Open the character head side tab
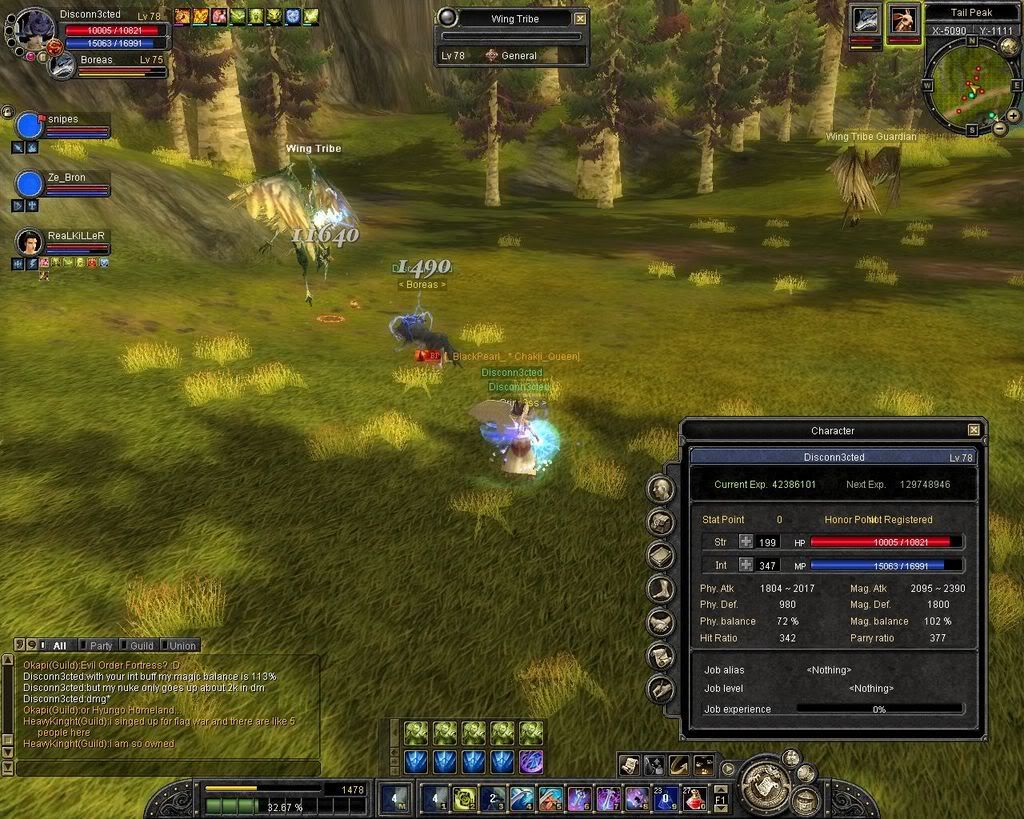Viewport: 1024px width, 819px height. pos(659,488)
